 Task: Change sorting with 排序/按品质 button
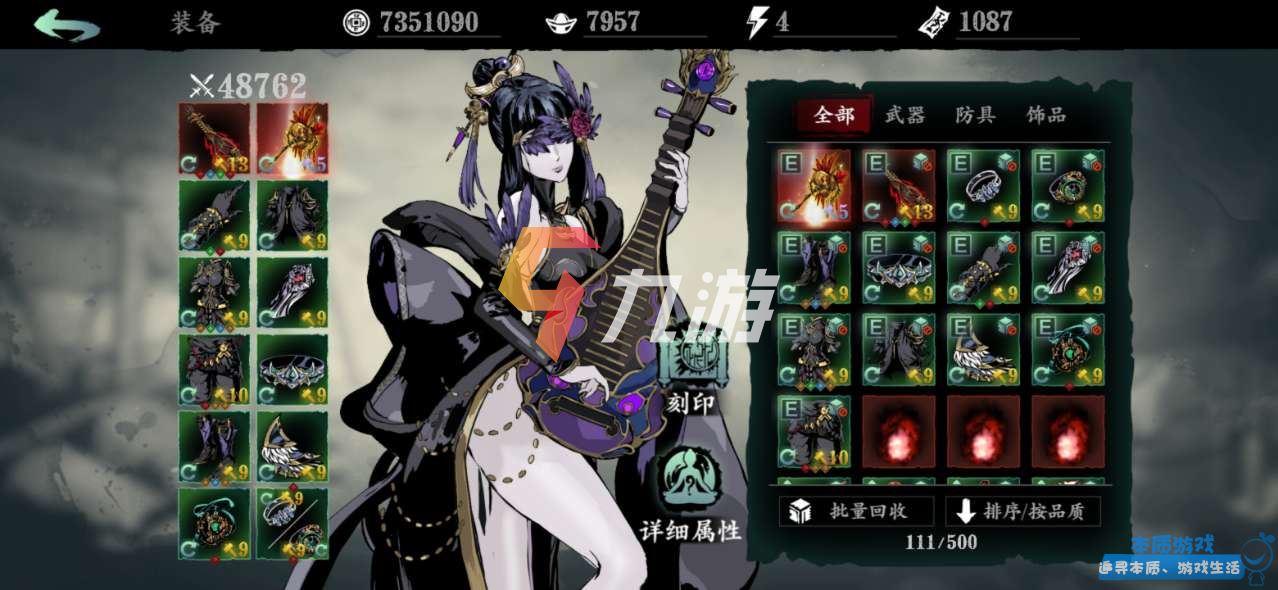1023,511
